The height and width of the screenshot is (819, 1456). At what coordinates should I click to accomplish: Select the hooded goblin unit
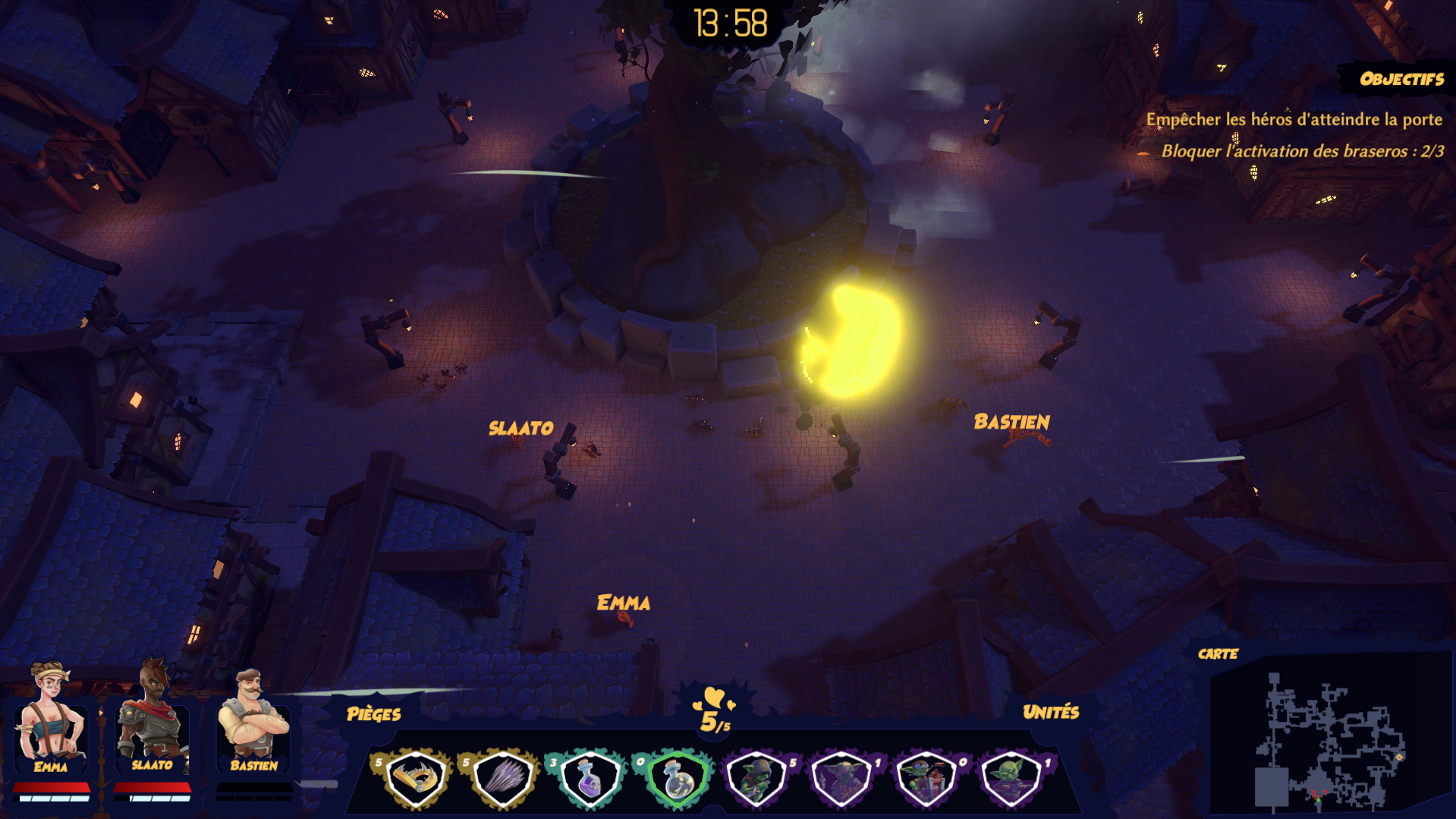pos(756,778)
